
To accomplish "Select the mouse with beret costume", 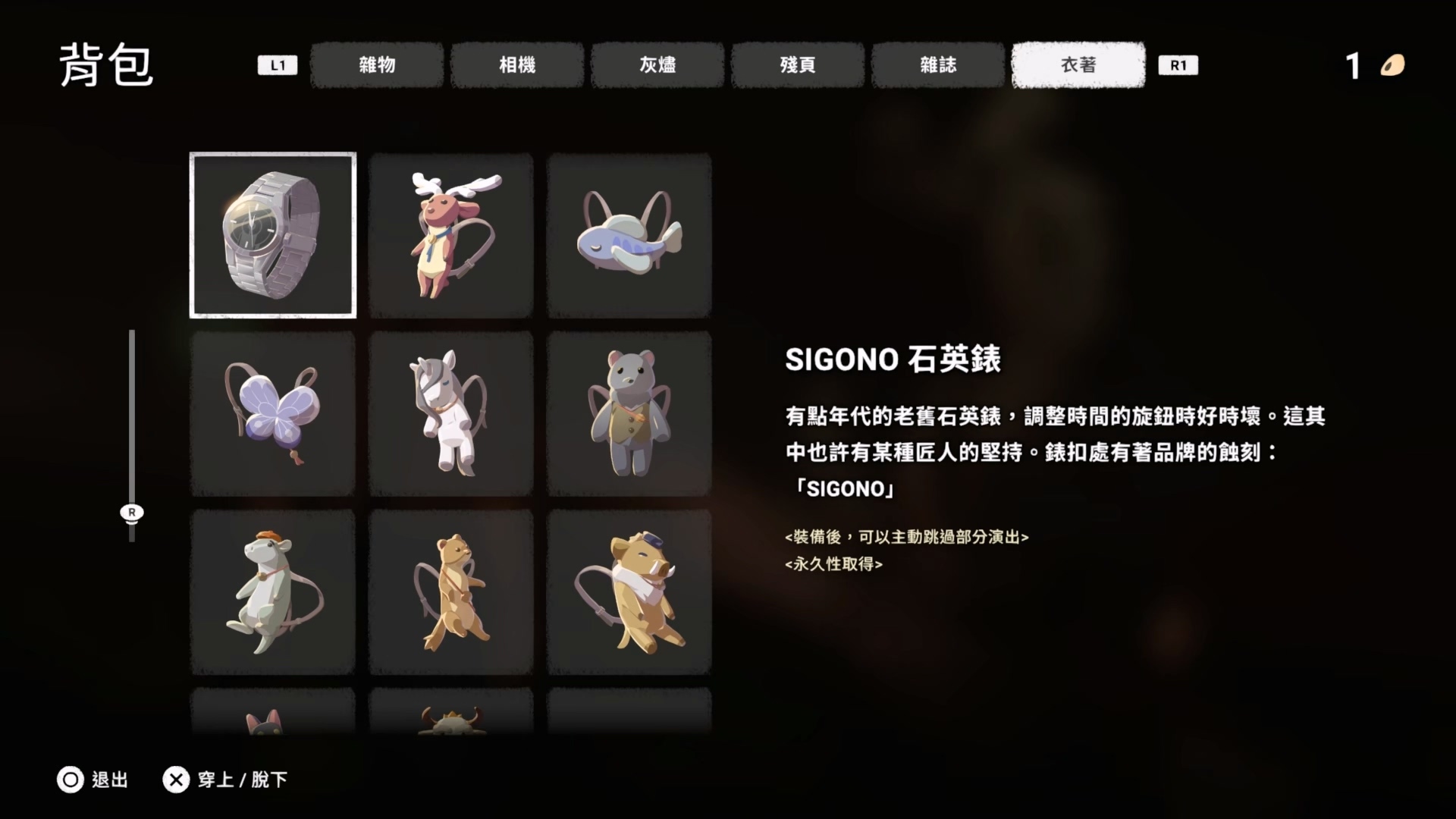I will tap(273, 591).
